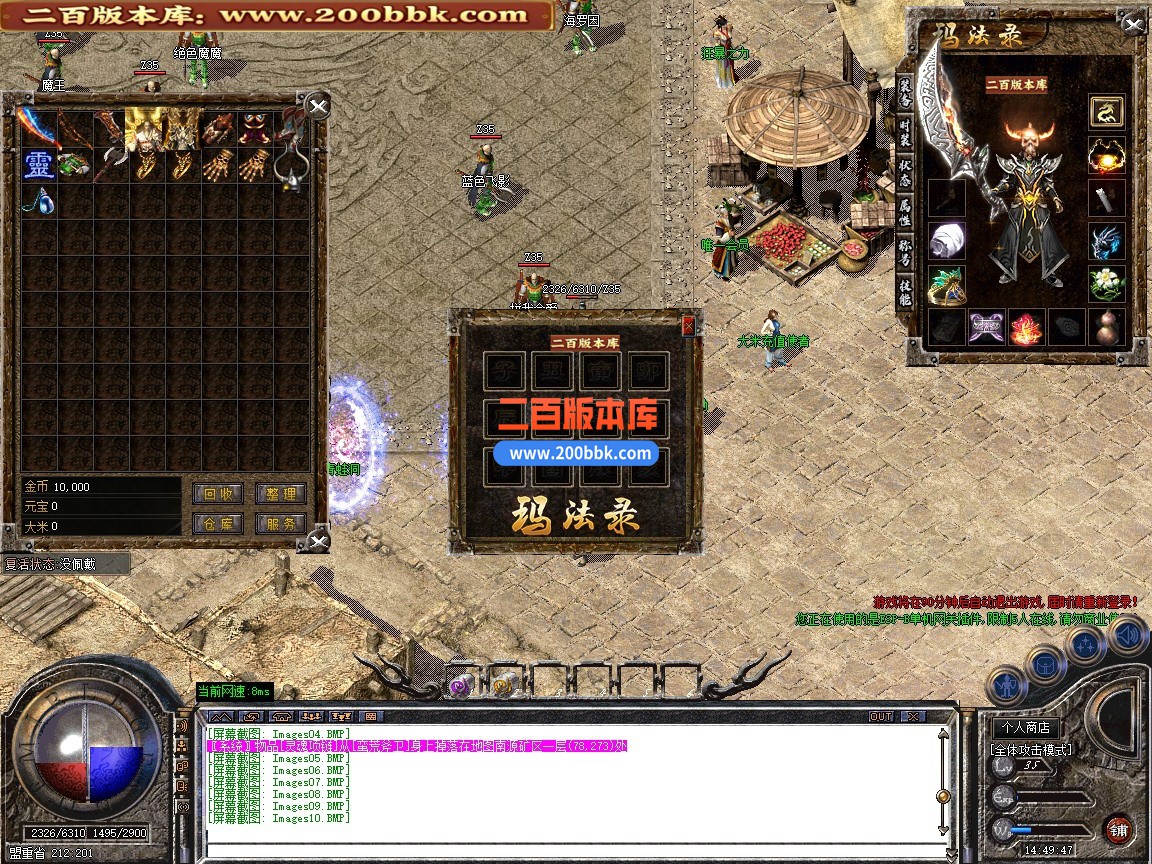The height and width of the screenshot is (864, 1152).
Task: Select the 称号 titles tab
Action: click(904, 250)
